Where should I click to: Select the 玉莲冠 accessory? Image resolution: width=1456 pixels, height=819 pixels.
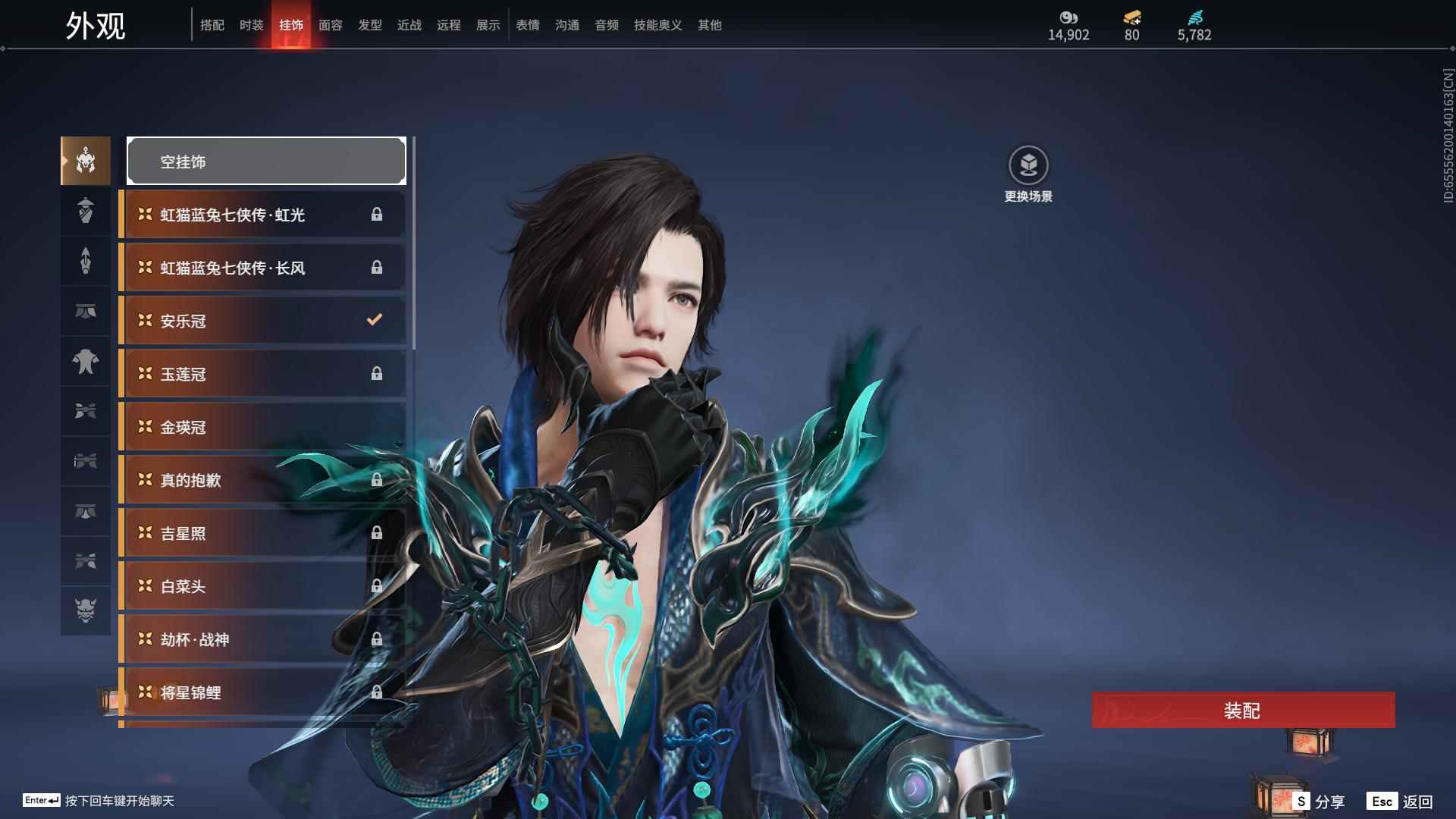click(262, 374)
